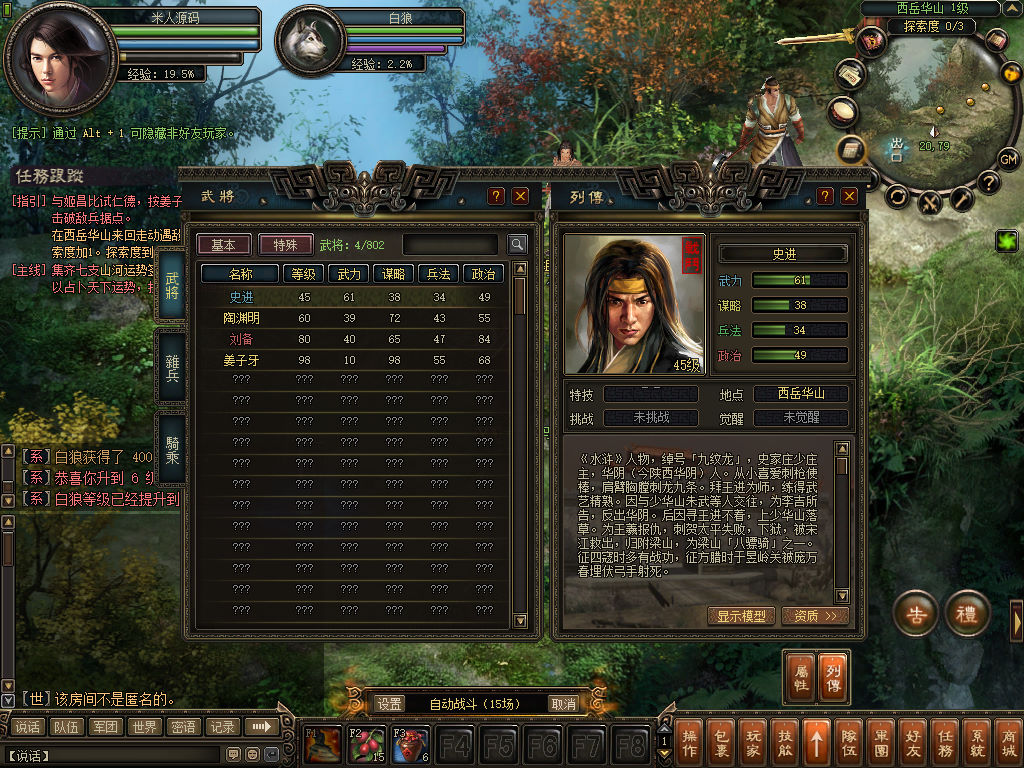Screen dimensions: 1024x768
Task: Select 陶渊明 in the generals list
Action: [x=241, y=317]
